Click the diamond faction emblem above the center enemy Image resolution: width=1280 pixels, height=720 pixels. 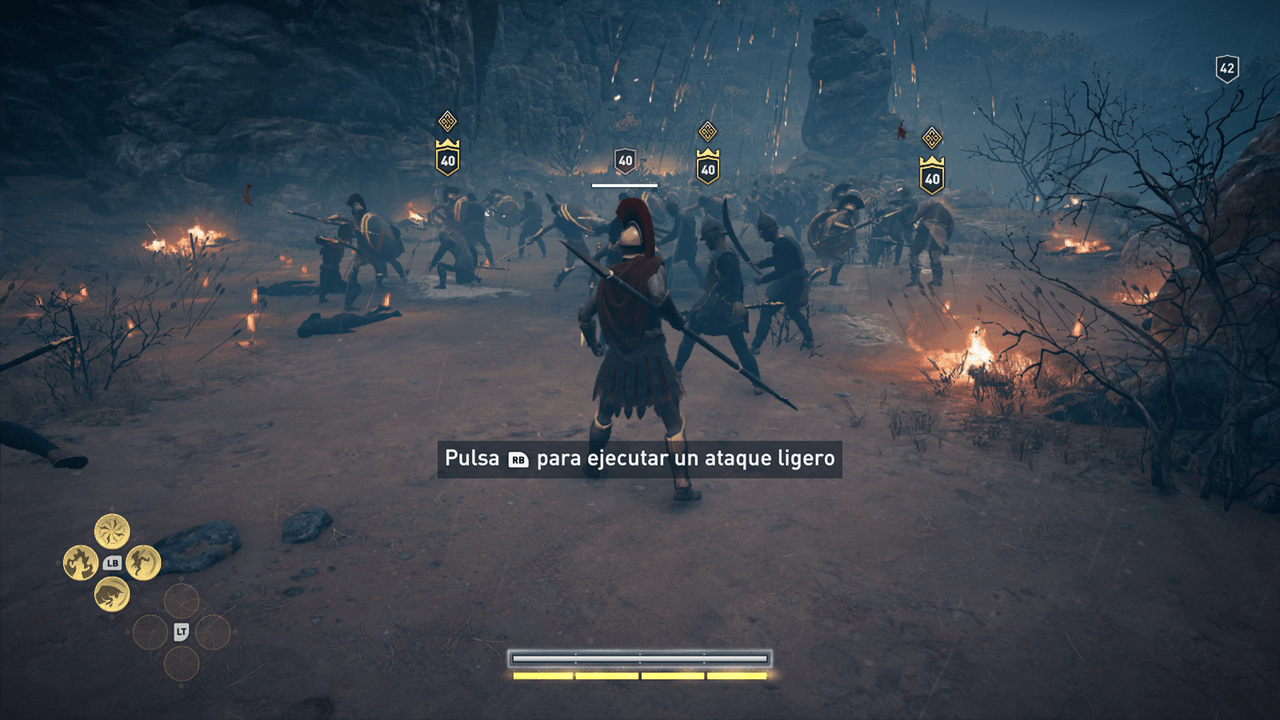[x=708, y=131]
